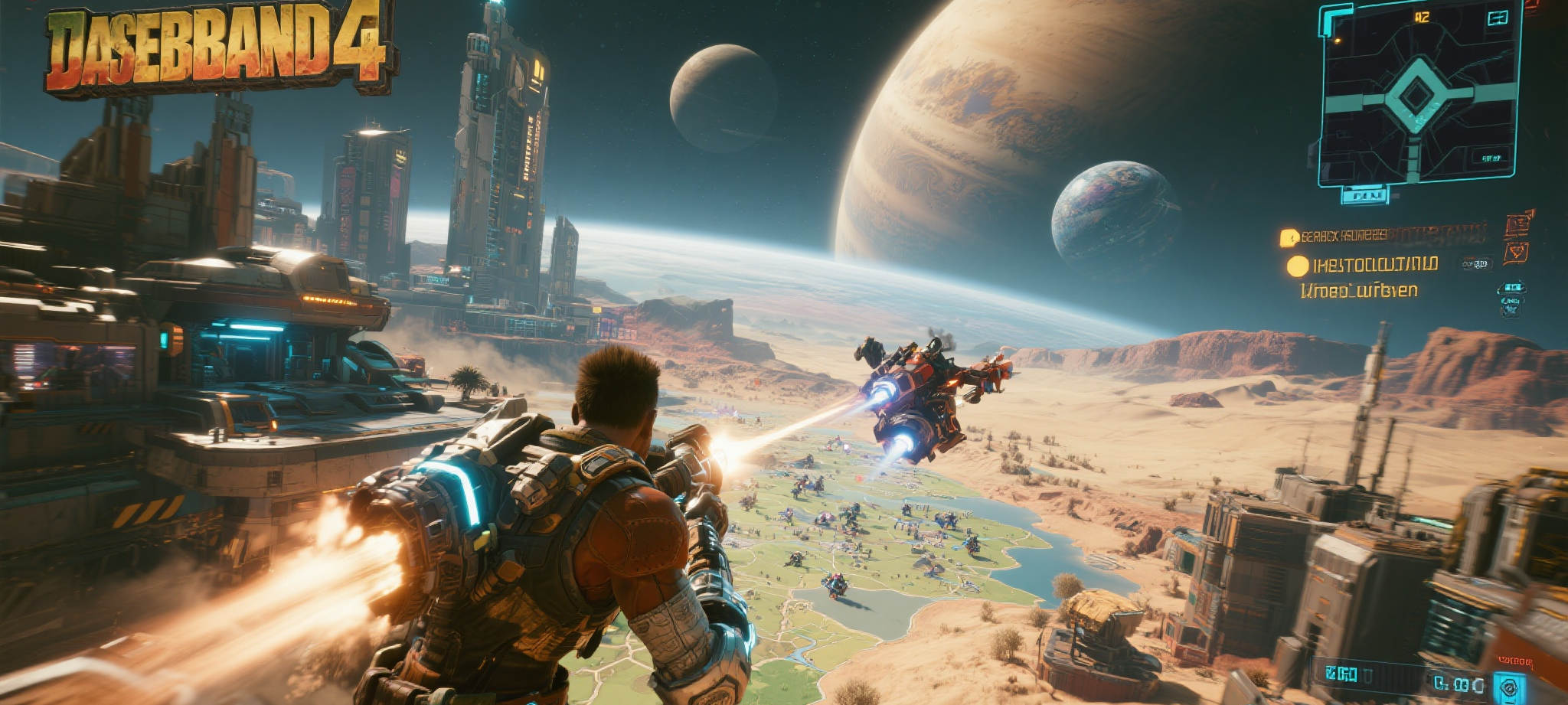Select the cyan rectangle icon on minimap corner
1568x705 pixels.
(1497, 18)
